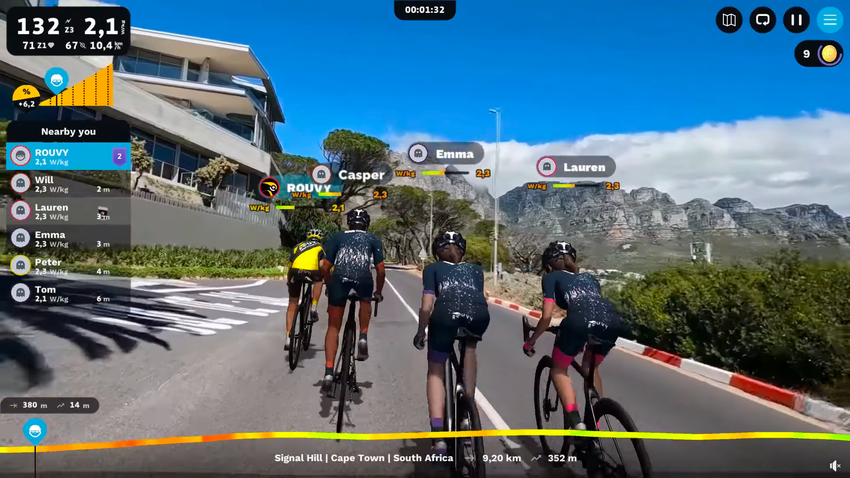Open the map view button

click(x=729, y=20)
